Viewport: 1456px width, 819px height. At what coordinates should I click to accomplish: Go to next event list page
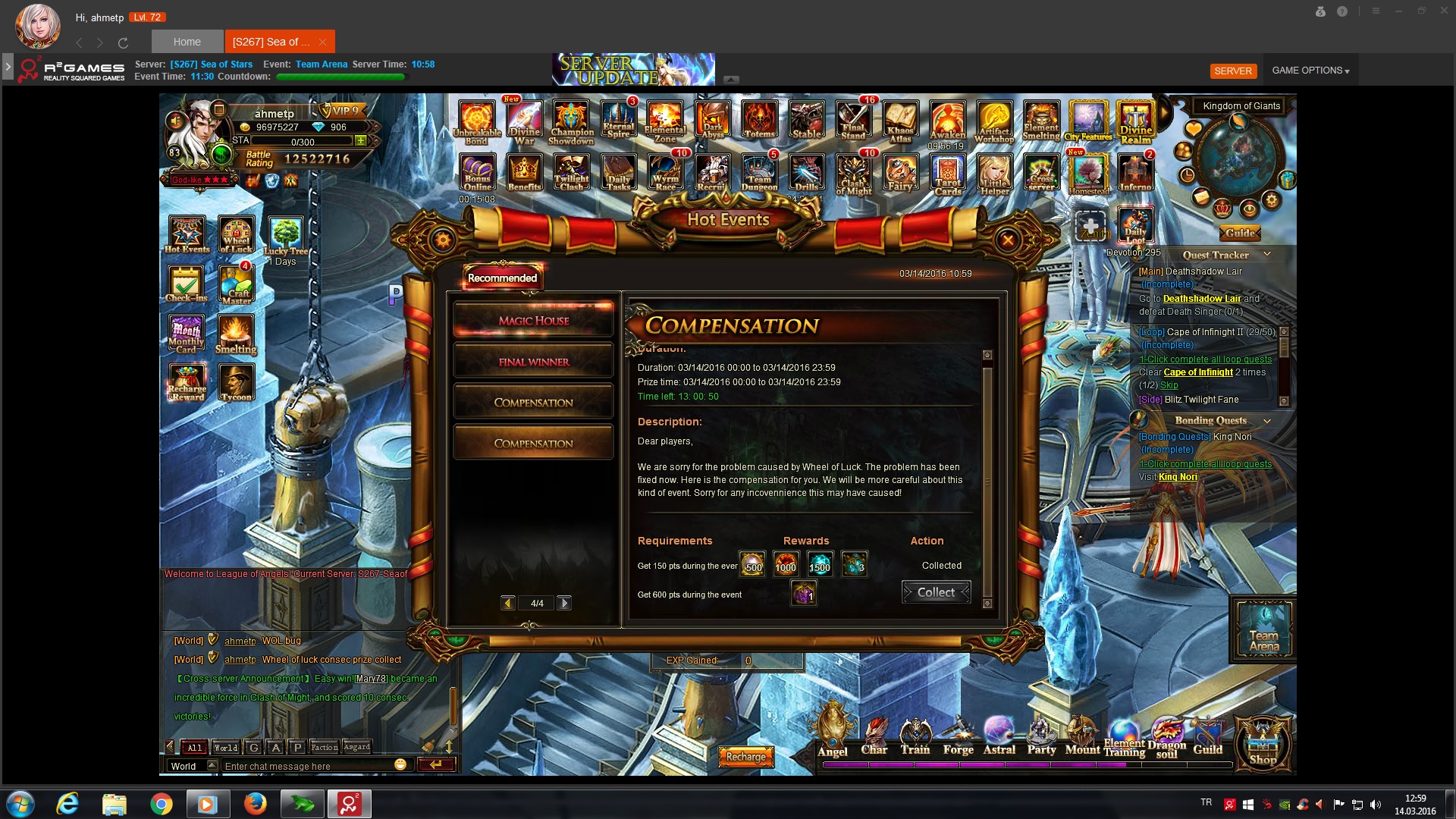tap(564, 603)
